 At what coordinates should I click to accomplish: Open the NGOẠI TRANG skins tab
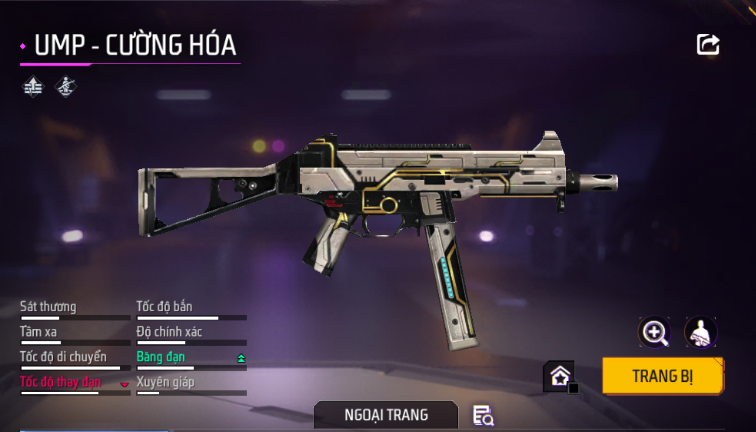[386, 414]
